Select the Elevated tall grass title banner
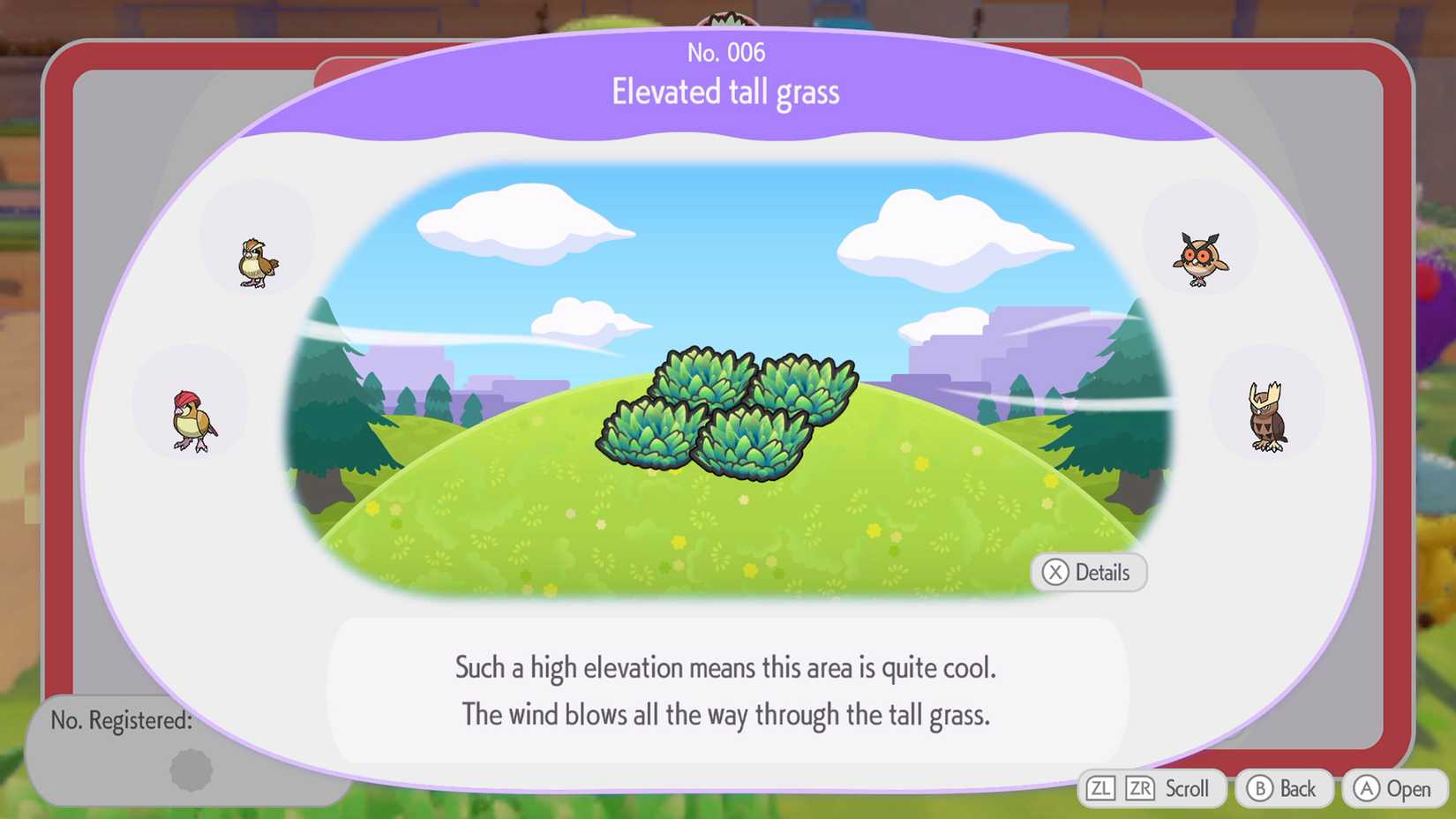The image size is (1456, 819). pyautogui.click(x=725, y=91)
